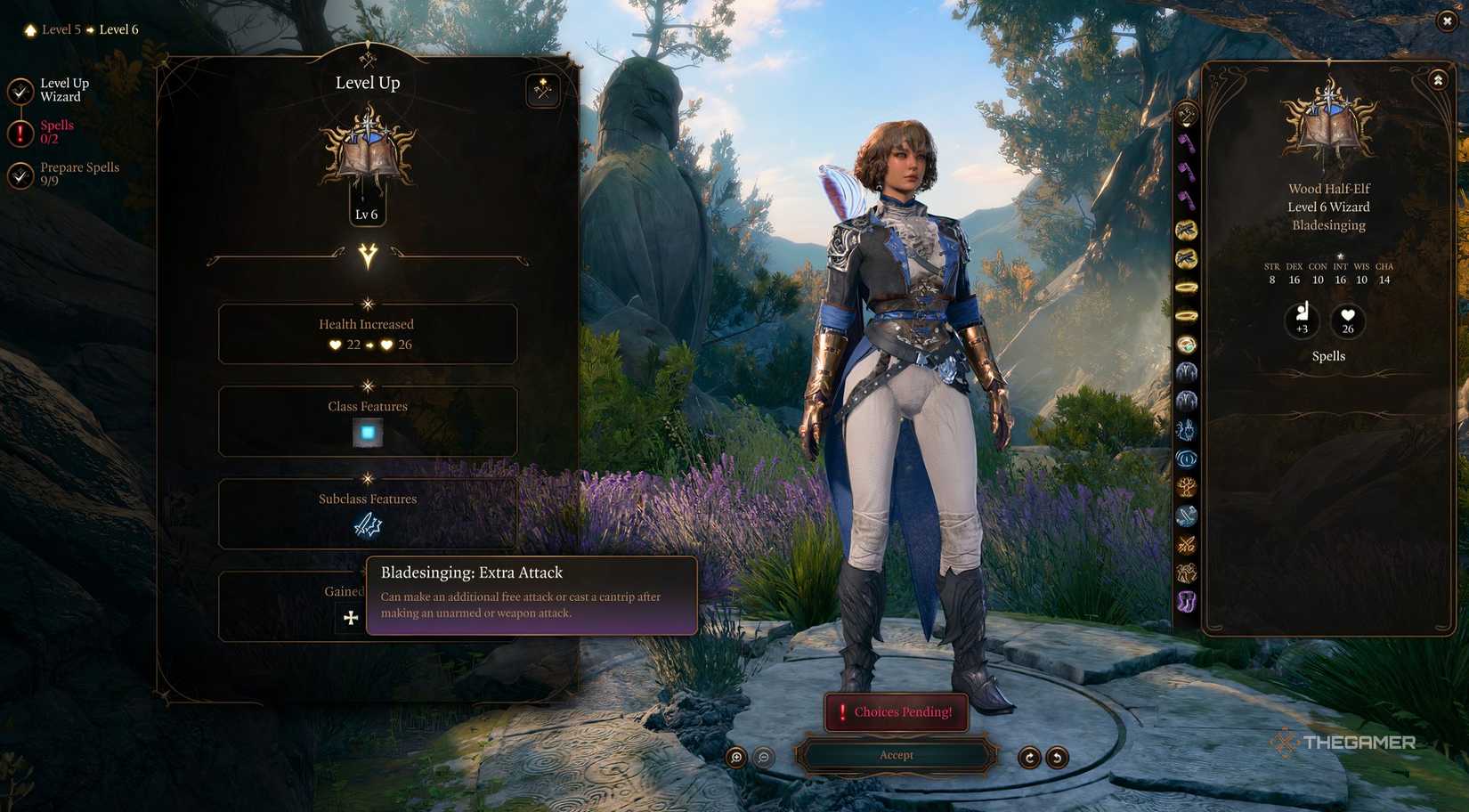1469x812 pixels.
Task: Click the zoom-out magnifier icon
Action: [x=763, y=758]
